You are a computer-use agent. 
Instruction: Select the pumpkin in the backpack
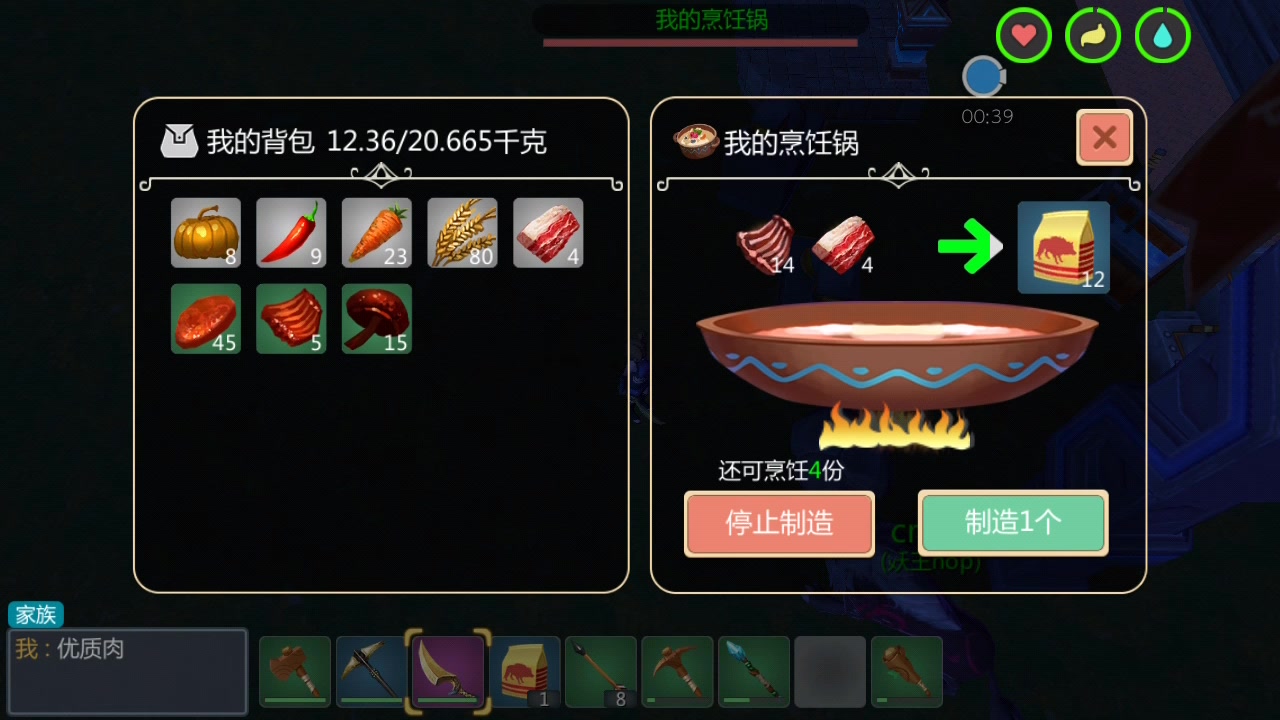tap(205, 232)
